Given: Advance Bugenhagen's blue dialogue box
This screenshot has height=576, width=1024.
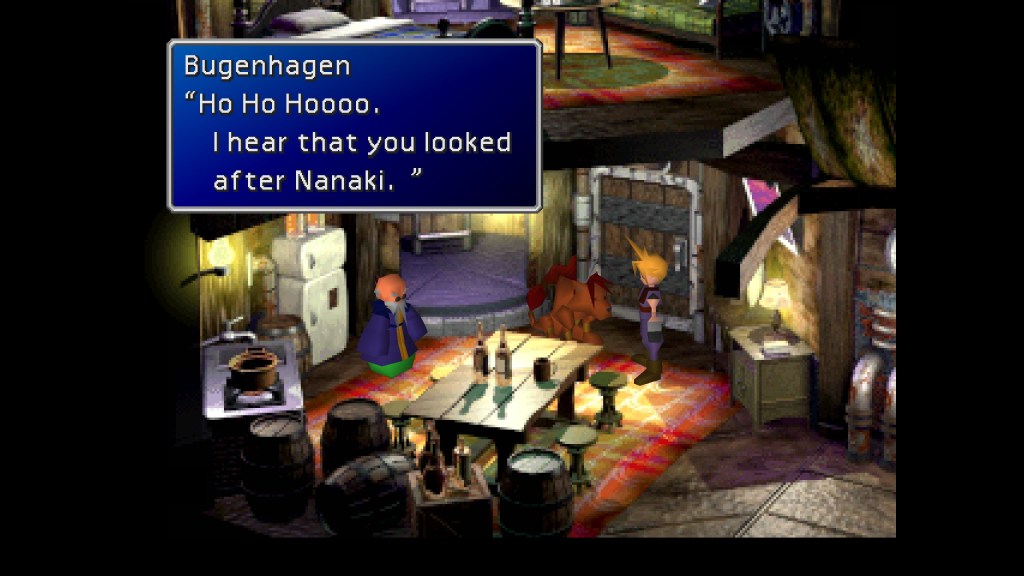Looking at the screenshot, I should [x=354, y=125].
